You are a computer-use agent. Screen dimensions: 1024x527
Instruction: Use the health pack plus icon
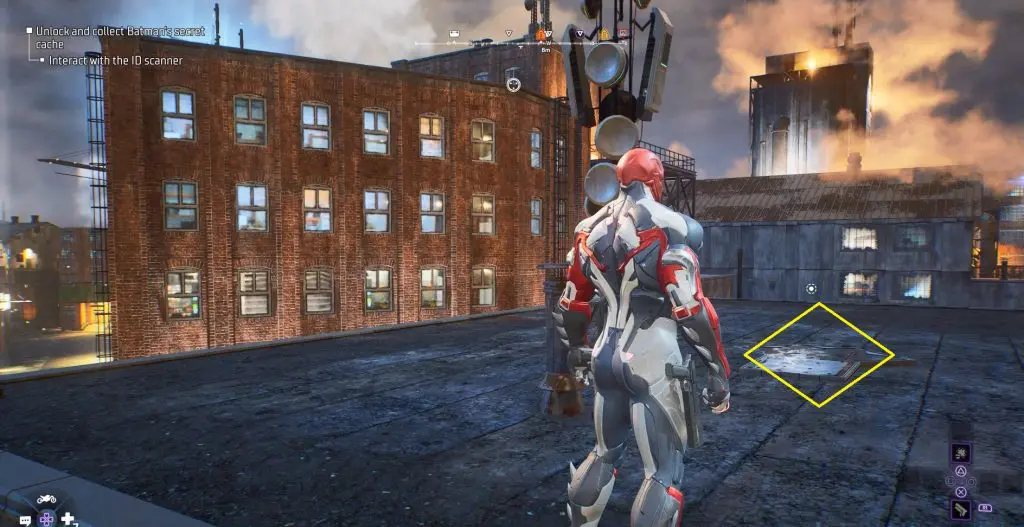[68, 519]
